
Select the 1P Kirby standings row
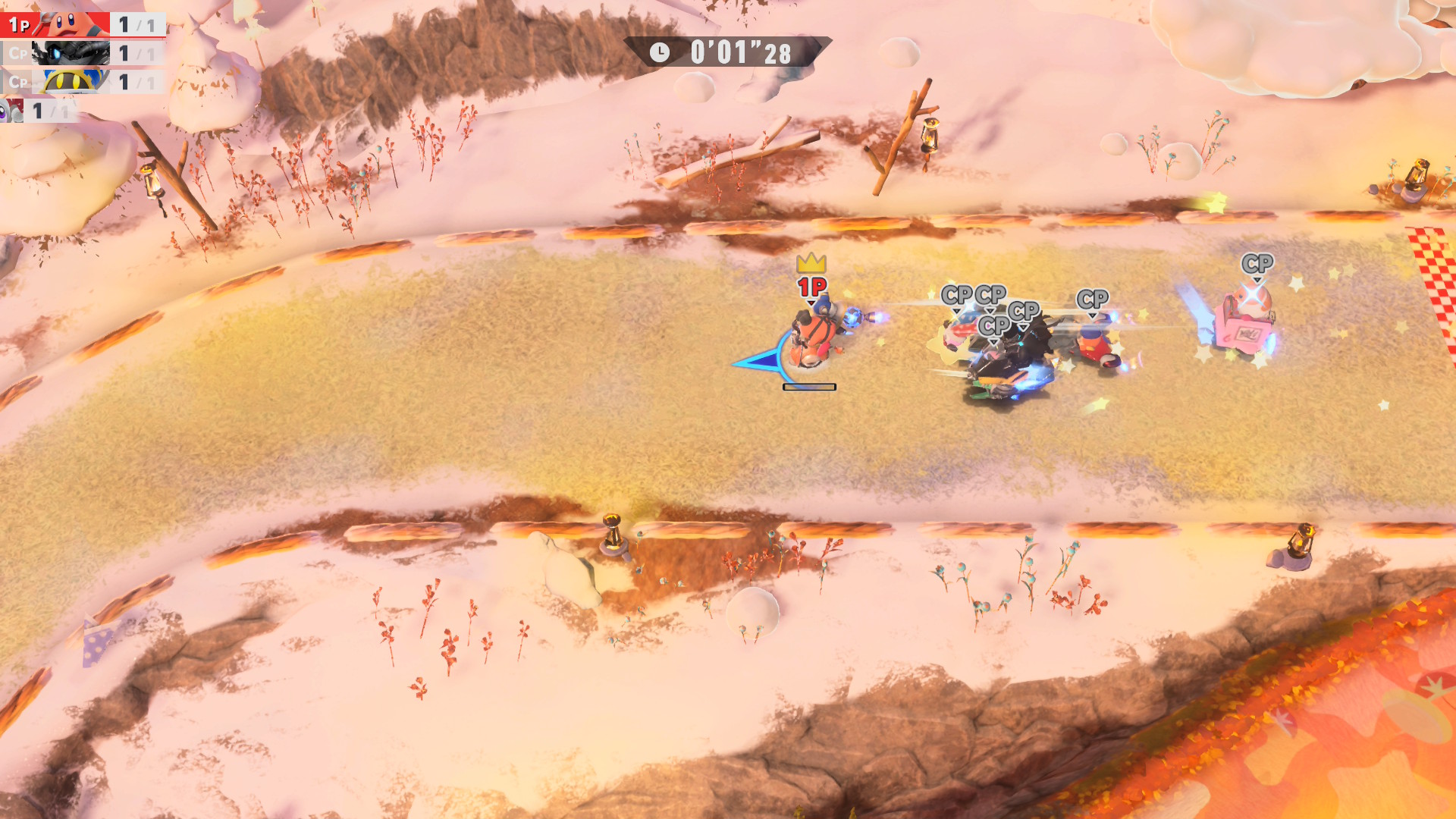(x=82, y=24)
